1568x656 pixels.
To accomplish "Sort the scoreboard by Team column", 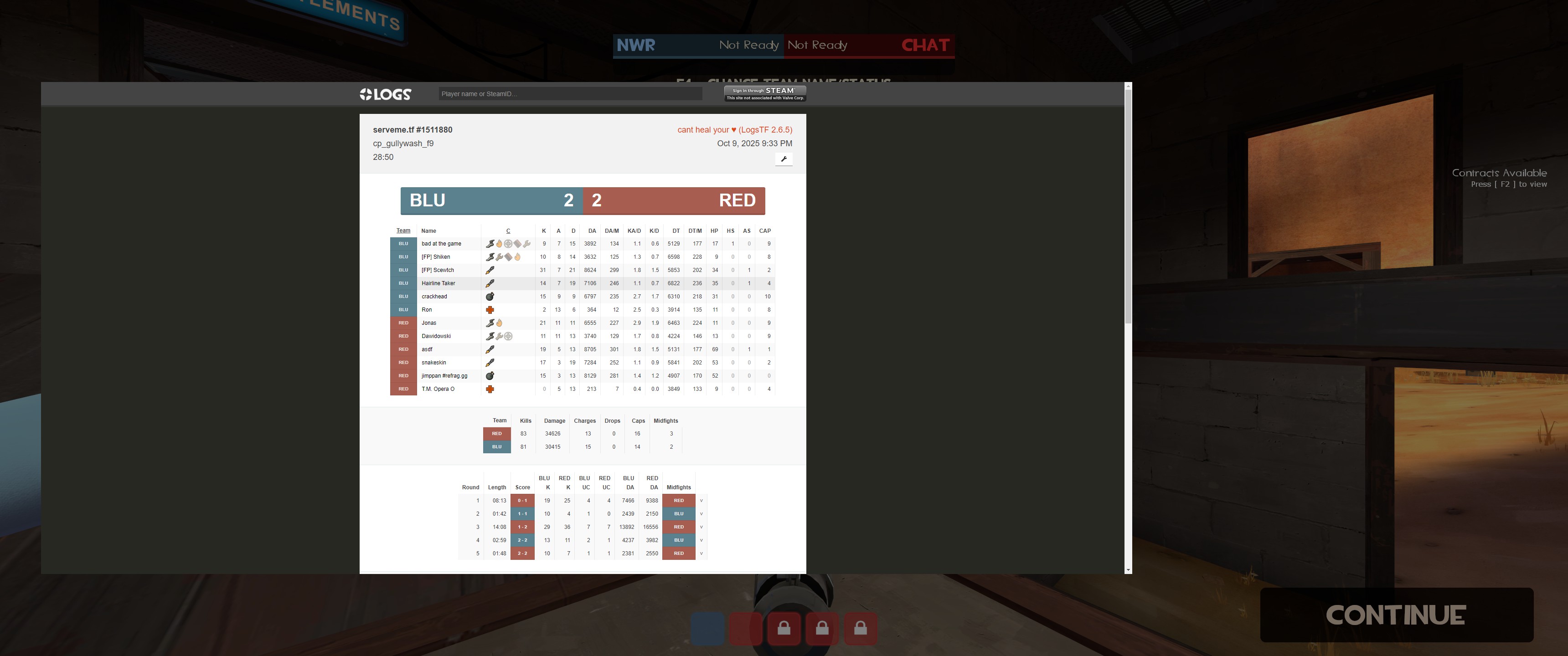I will pos(403,231).
